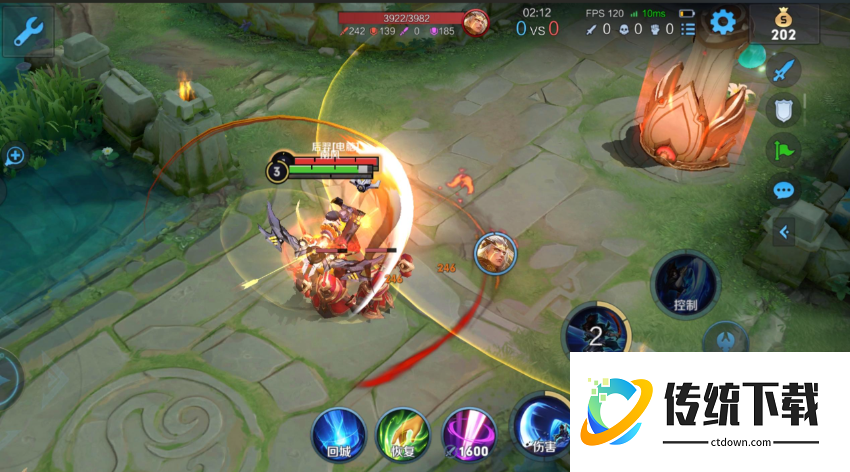
Task: Send the blue sword attack signal
Action: tap(782, 70)
